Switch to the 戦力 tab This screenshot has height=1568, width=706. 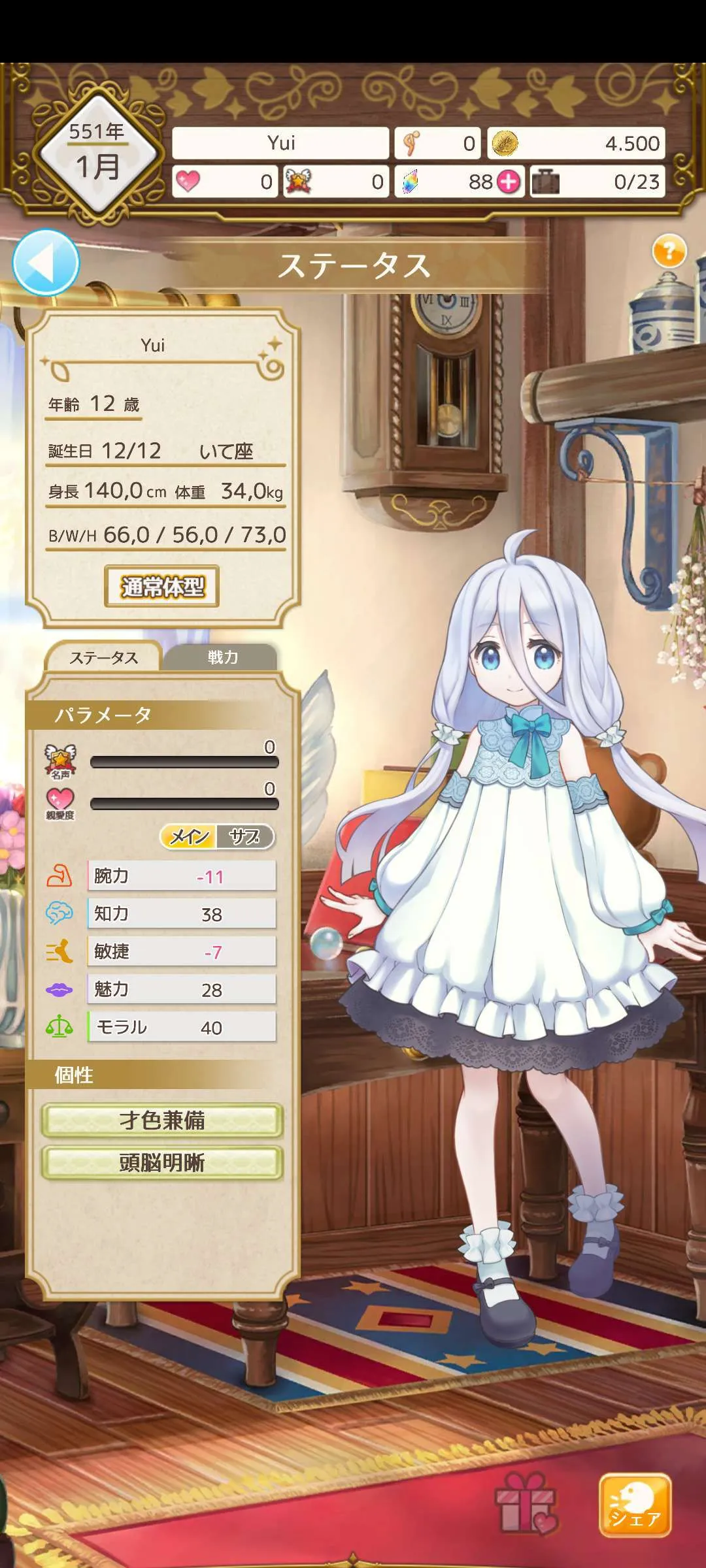point(222,657)
